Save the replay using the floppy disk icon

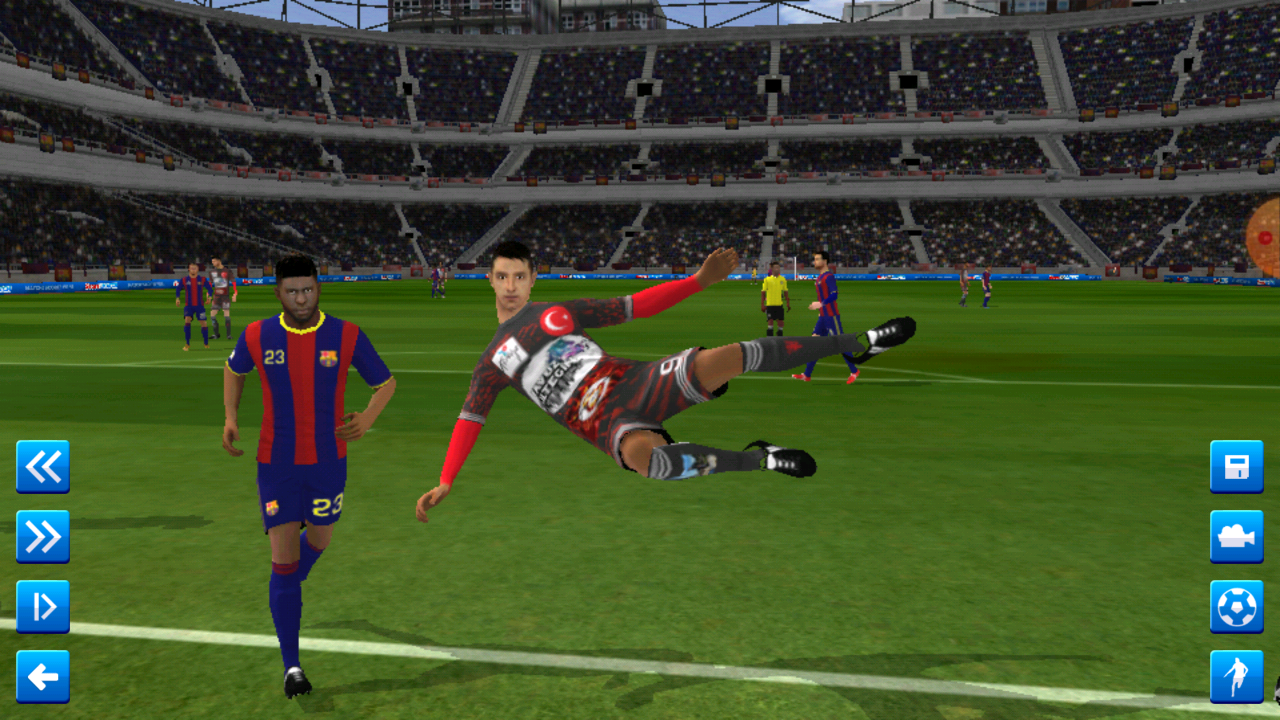tap(1237, 468)
